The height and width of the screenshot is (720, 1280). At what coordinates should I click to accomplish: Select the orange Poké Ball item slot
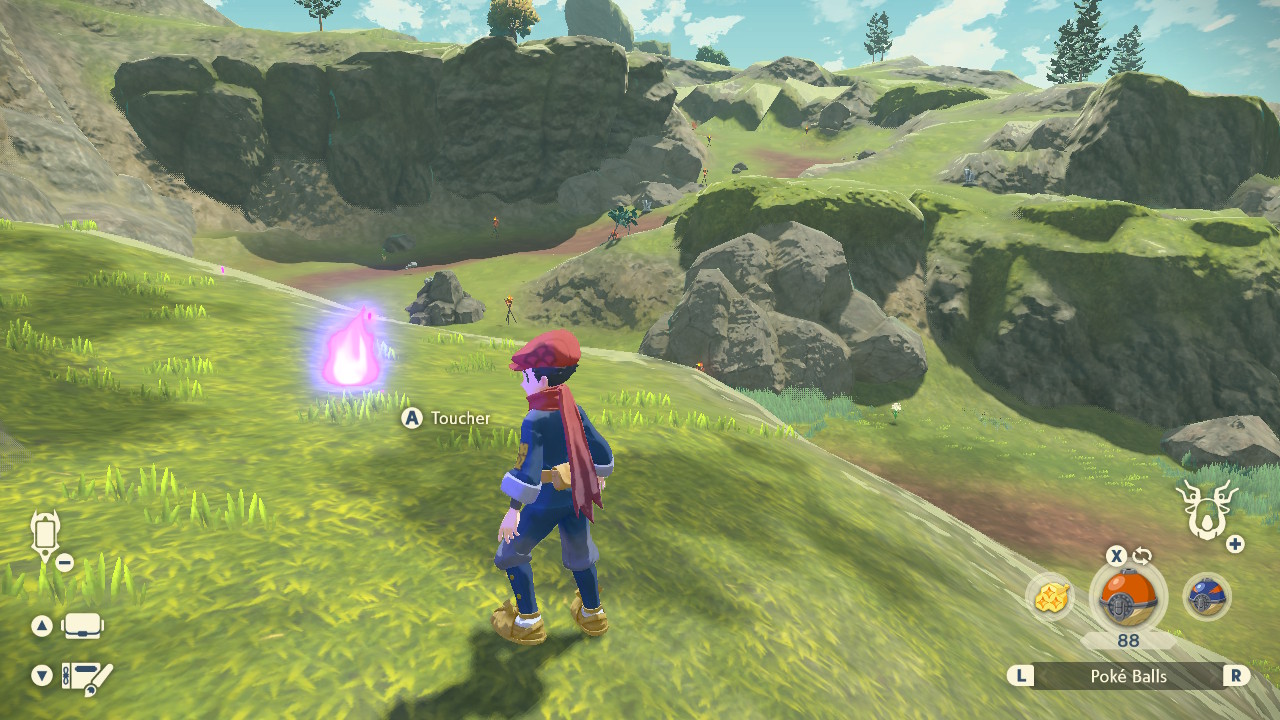(1127, 598)
